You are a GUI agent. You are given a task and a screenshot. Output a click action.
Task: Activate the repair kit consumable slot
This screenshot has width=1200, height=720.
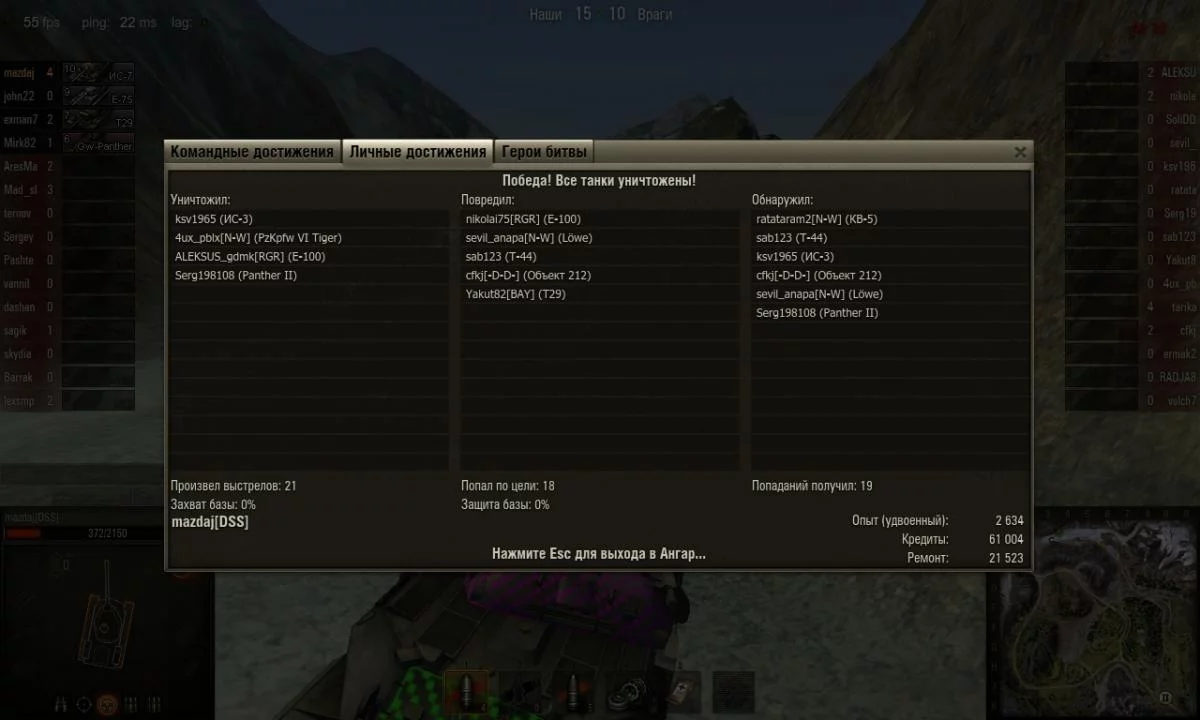(x=627, y=691)
